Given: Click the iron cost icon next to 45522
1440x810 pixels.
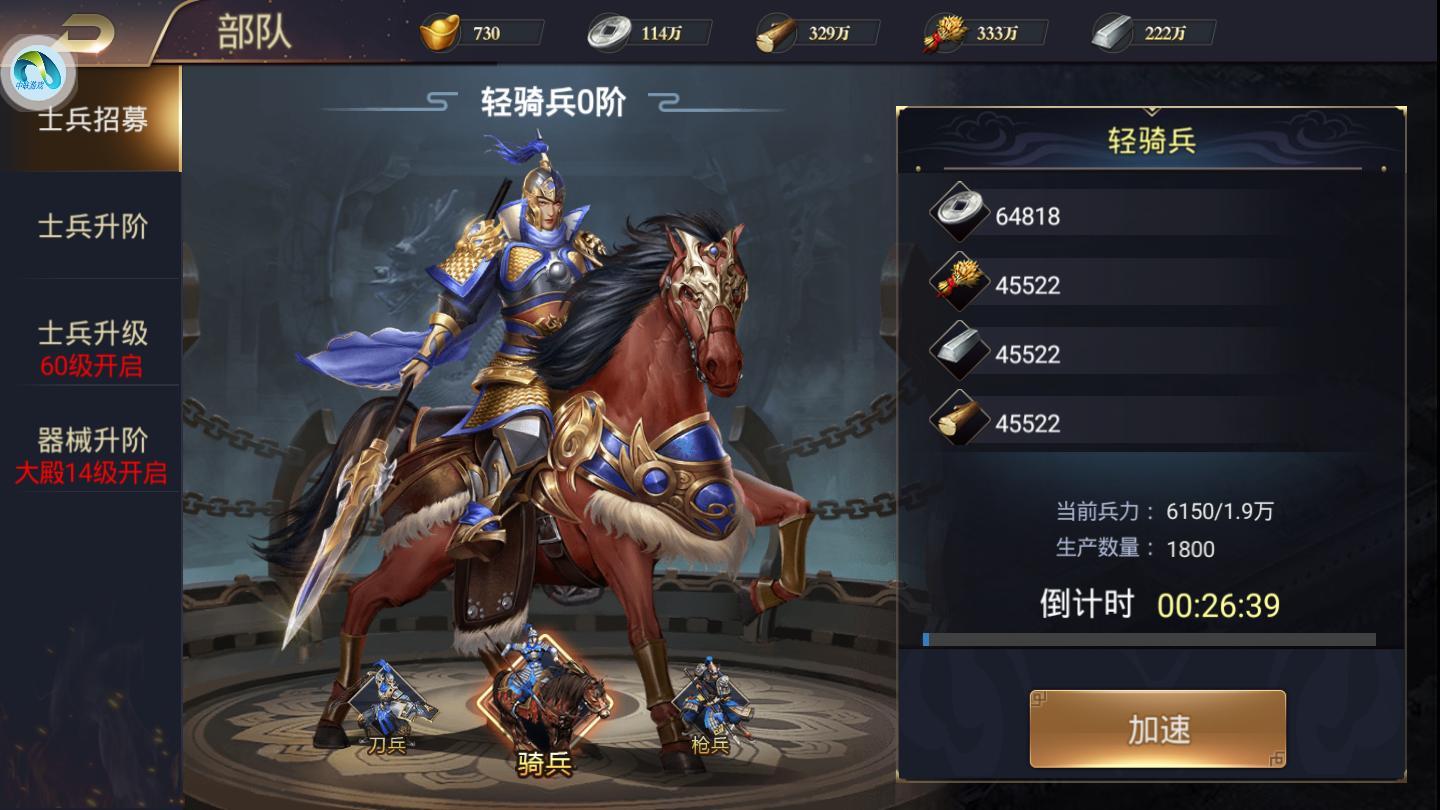Looking at the screenshot, I should pos(959,352).
